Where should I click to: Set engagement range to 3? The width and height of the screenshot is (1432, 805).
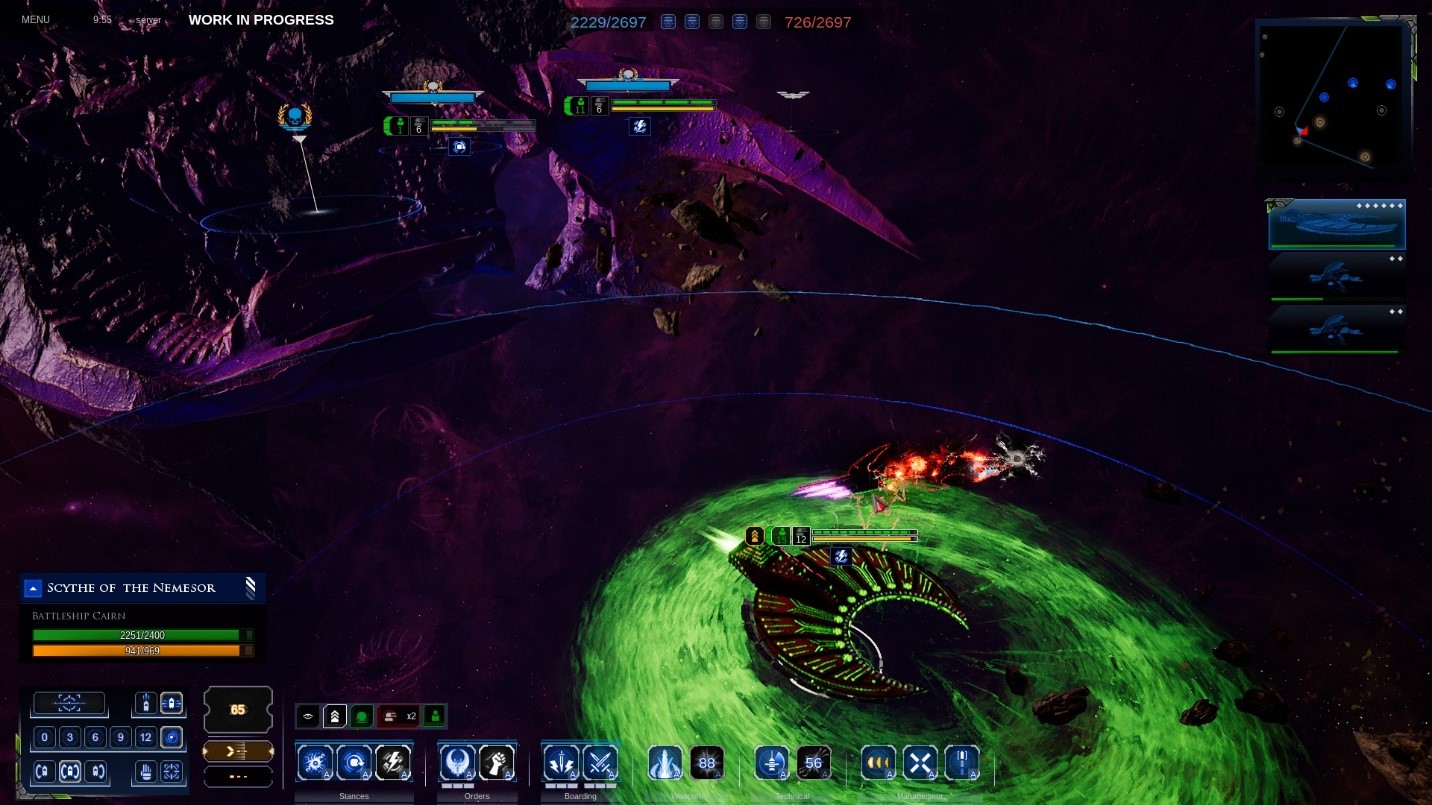70,738
